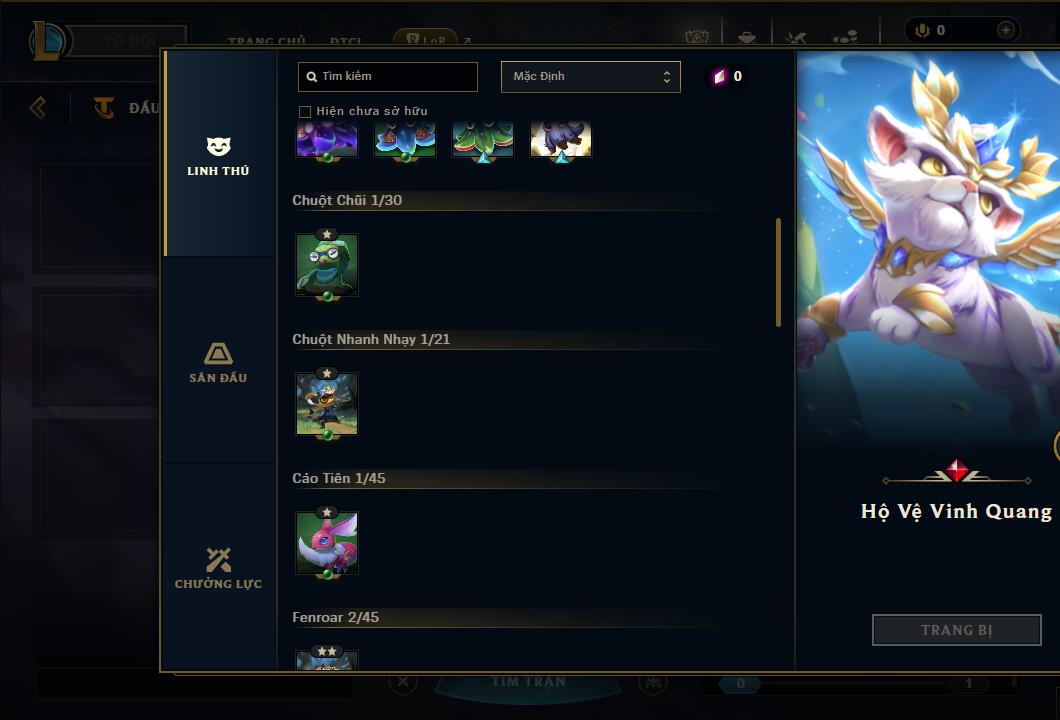This screenshot has height=720, width=1060.
Task: Choose the Chuột Chũi little legend
Action: (327, 265)
